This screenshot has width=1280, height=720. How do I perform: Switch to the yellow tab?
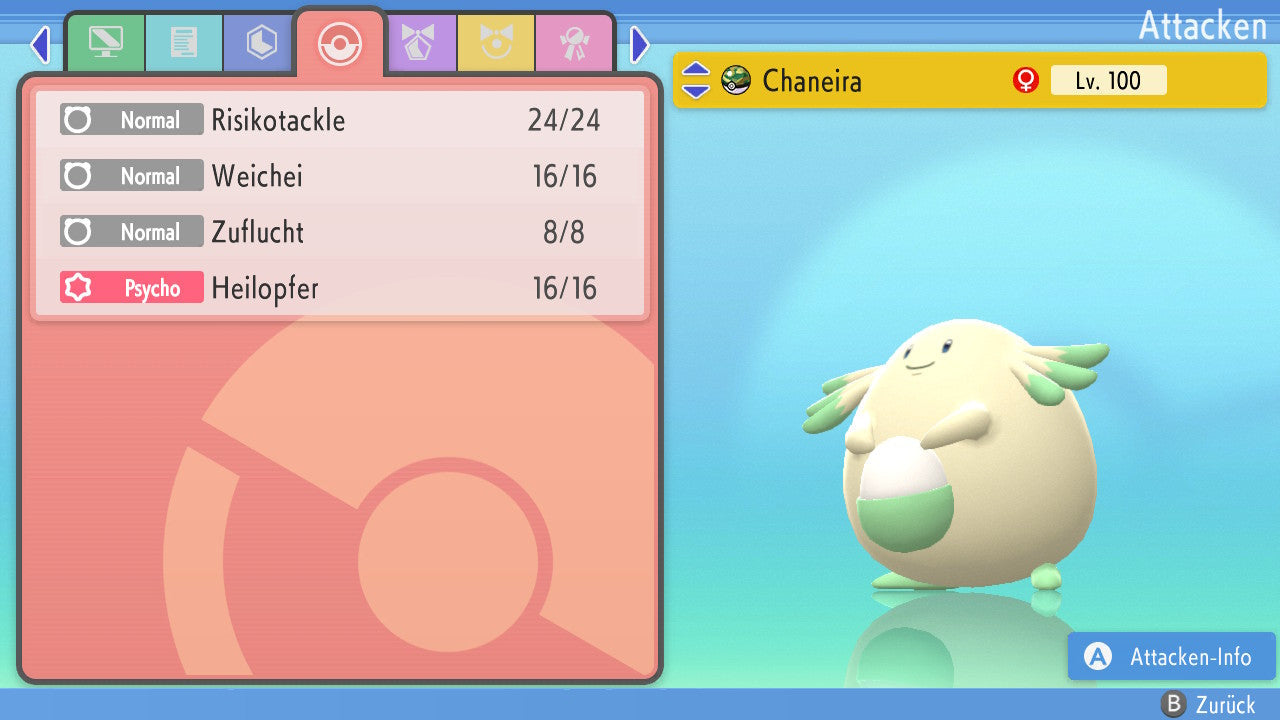(496, 43)
